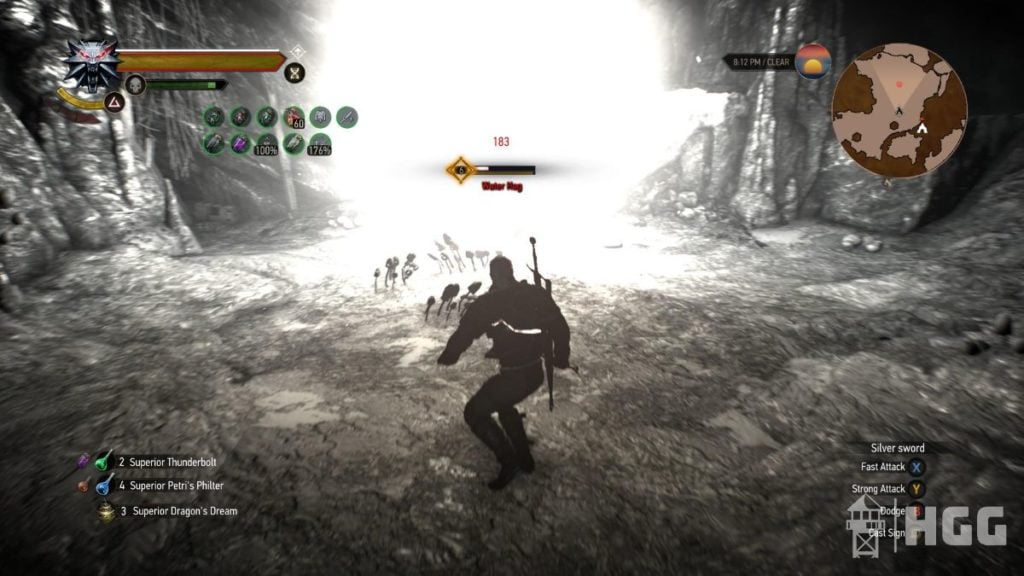Click the HGG watermark logo

tap(964, 527)
